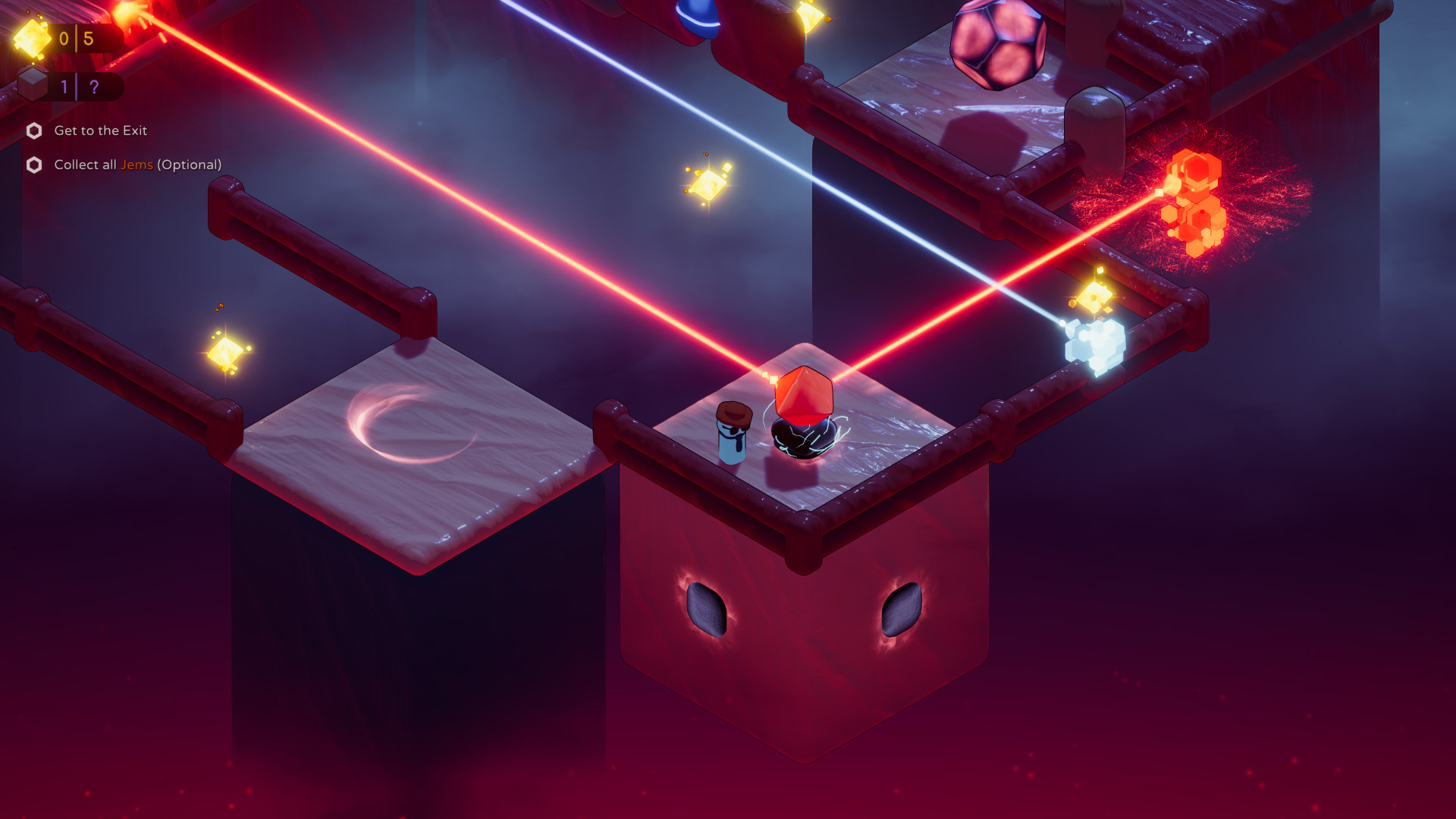
Task: Click the question mark in the cube counter
Action: 93,87
